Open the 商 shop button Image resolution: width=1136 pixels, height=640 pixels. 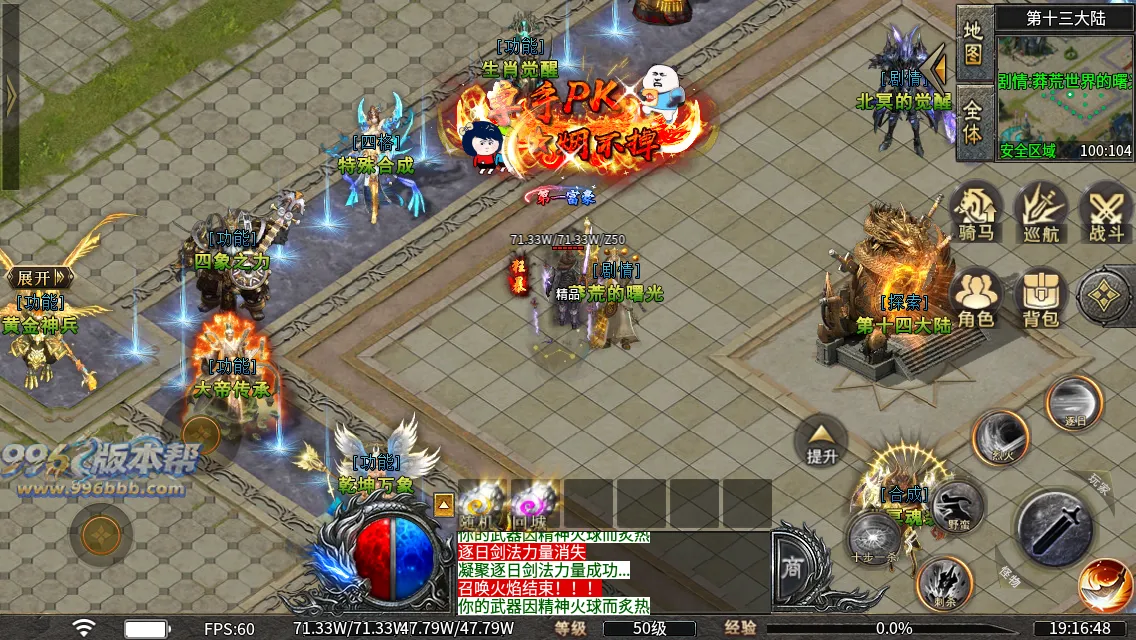[792, 567]
